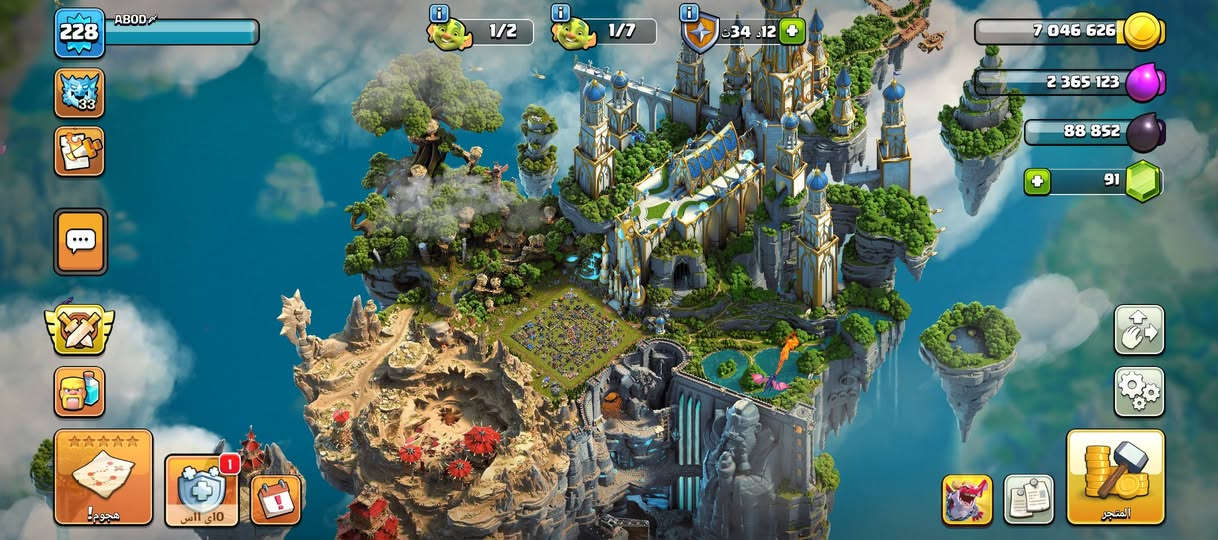Screen dimensions: 1218x540
Task: Open the builder with potion icon
Action: [x=79, y=391]
